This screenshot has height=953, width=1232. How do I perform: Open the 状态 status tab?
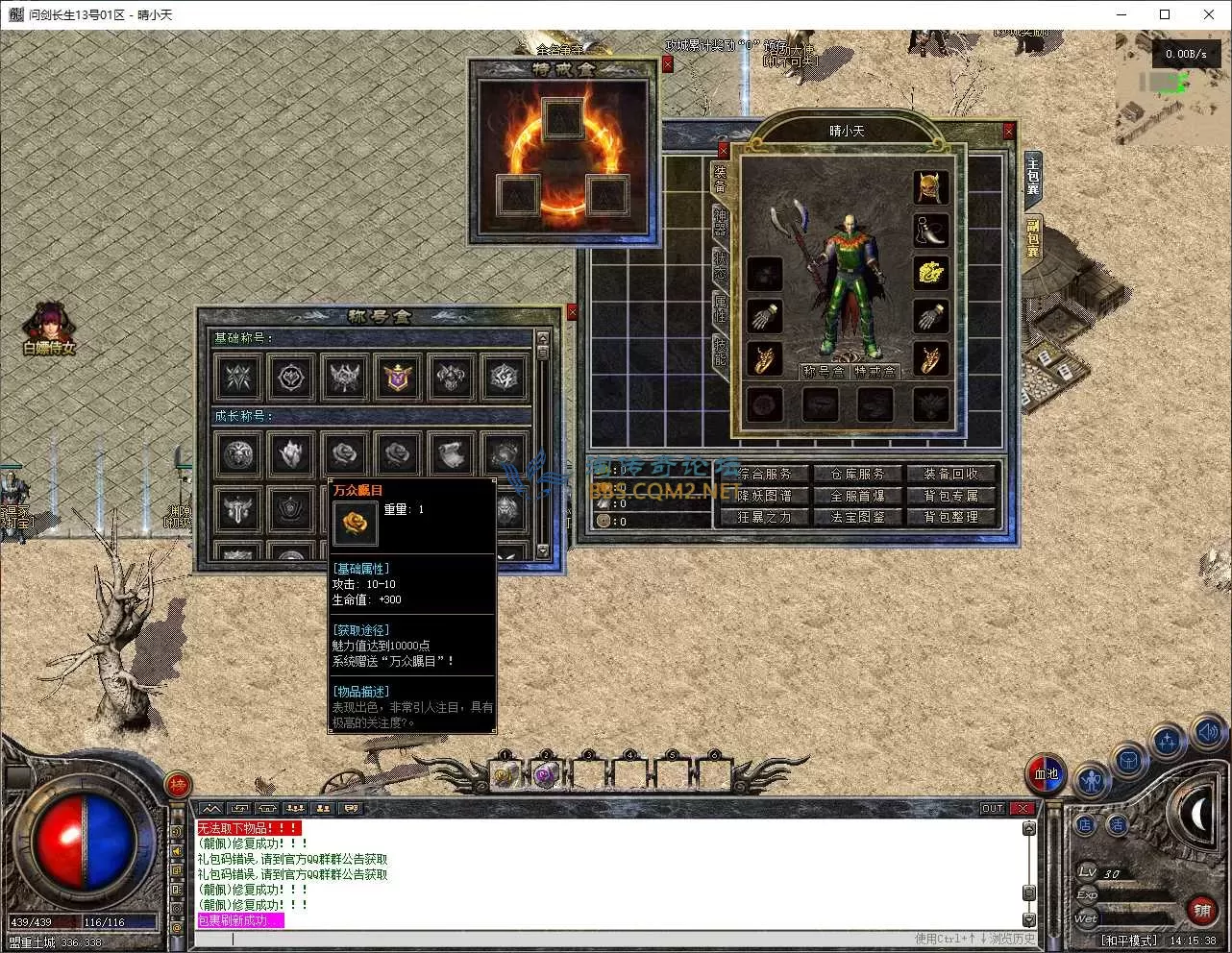pos(720,265)
